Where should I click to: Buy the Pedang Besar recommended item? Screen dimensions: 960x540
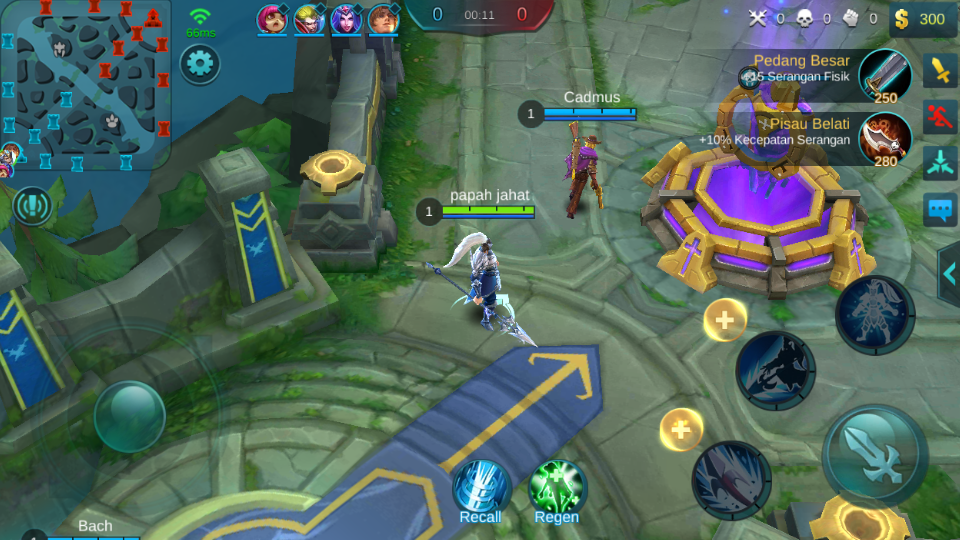click(x=884, y=76)
